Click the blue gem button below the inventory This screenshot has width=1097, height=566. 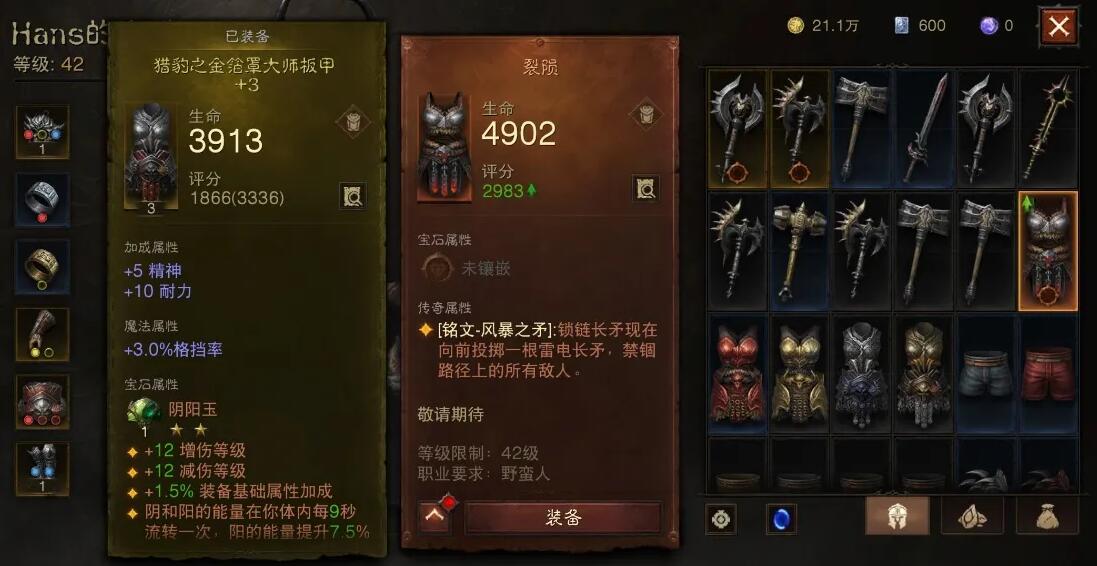pyautogui.click(x=781, y=519)
